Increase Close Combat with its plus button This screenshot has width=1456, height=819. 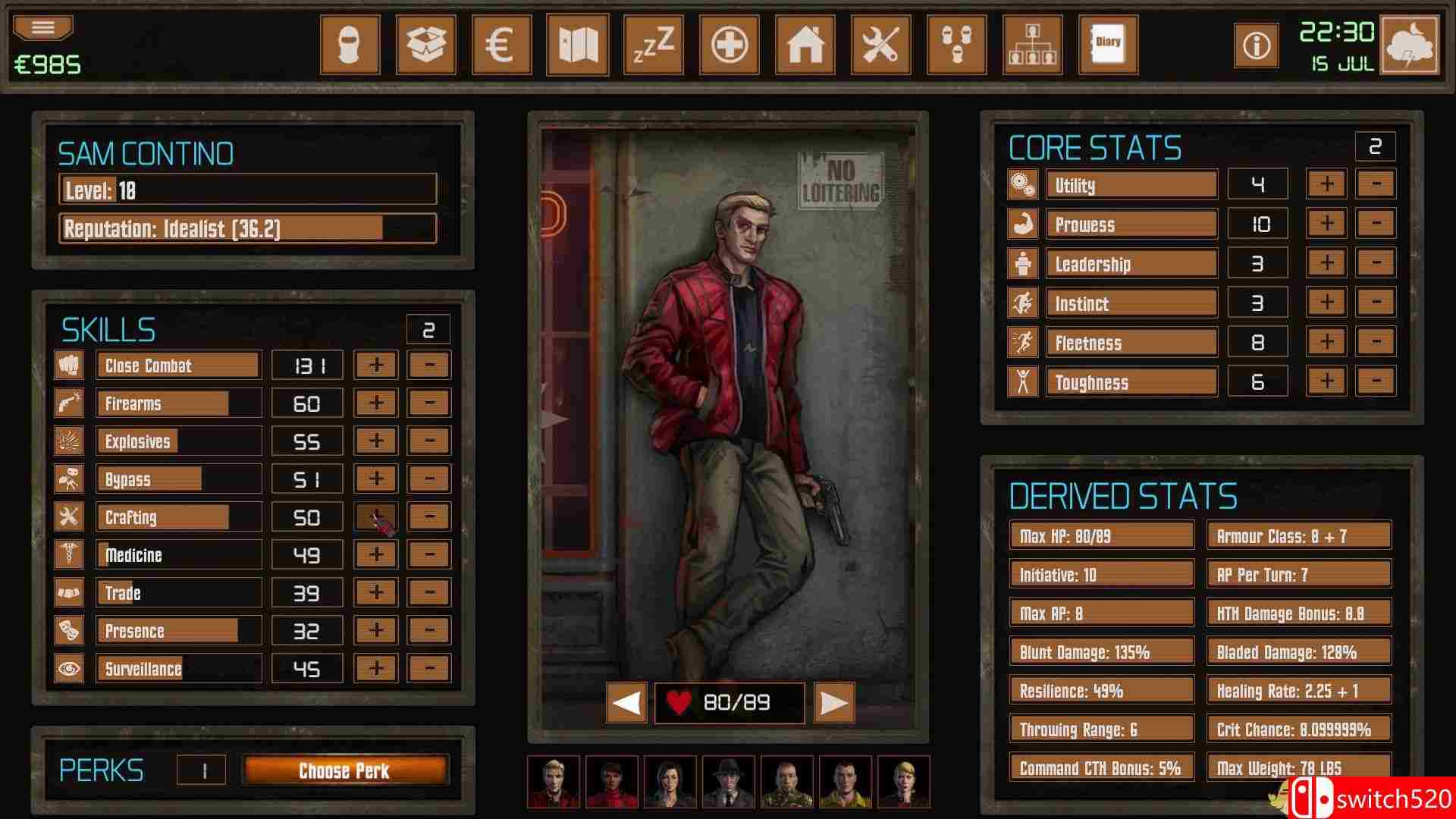(375, 365)
